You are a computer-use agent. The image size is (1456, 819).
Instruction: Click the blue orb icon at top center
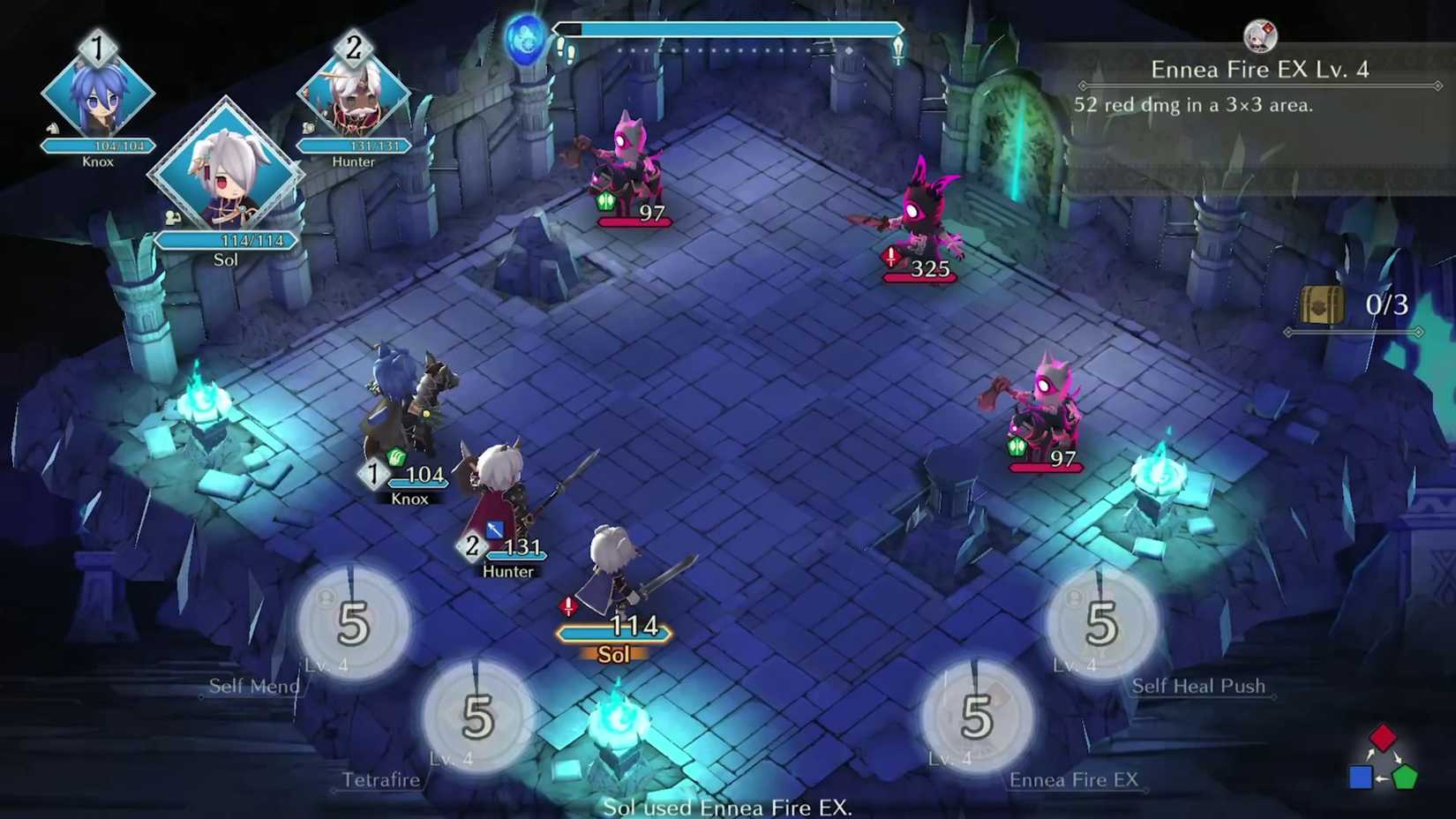(528, 39)
